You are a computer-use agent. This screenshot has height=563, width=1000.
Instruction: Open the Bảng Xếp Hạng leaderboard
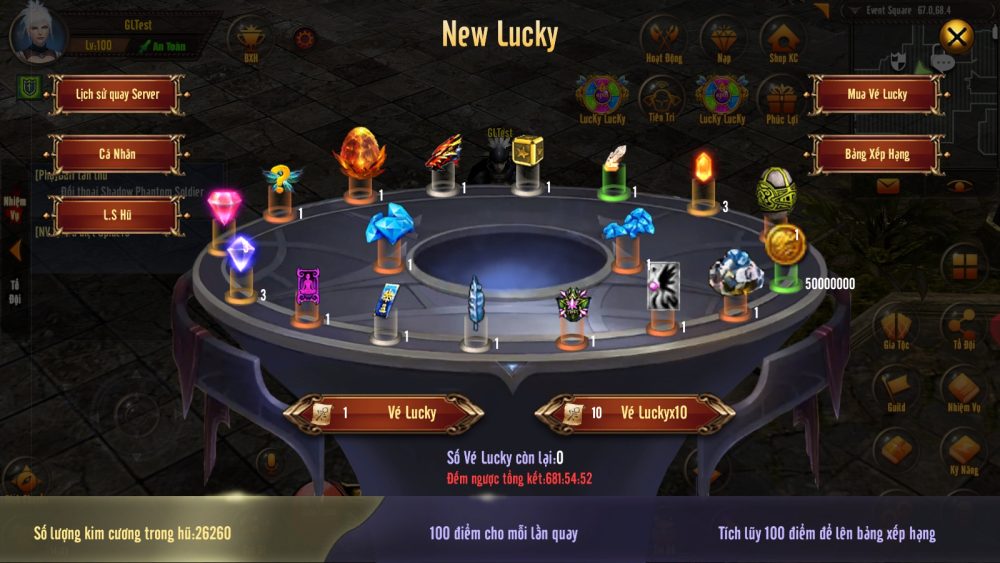click(x=877, y=154)
